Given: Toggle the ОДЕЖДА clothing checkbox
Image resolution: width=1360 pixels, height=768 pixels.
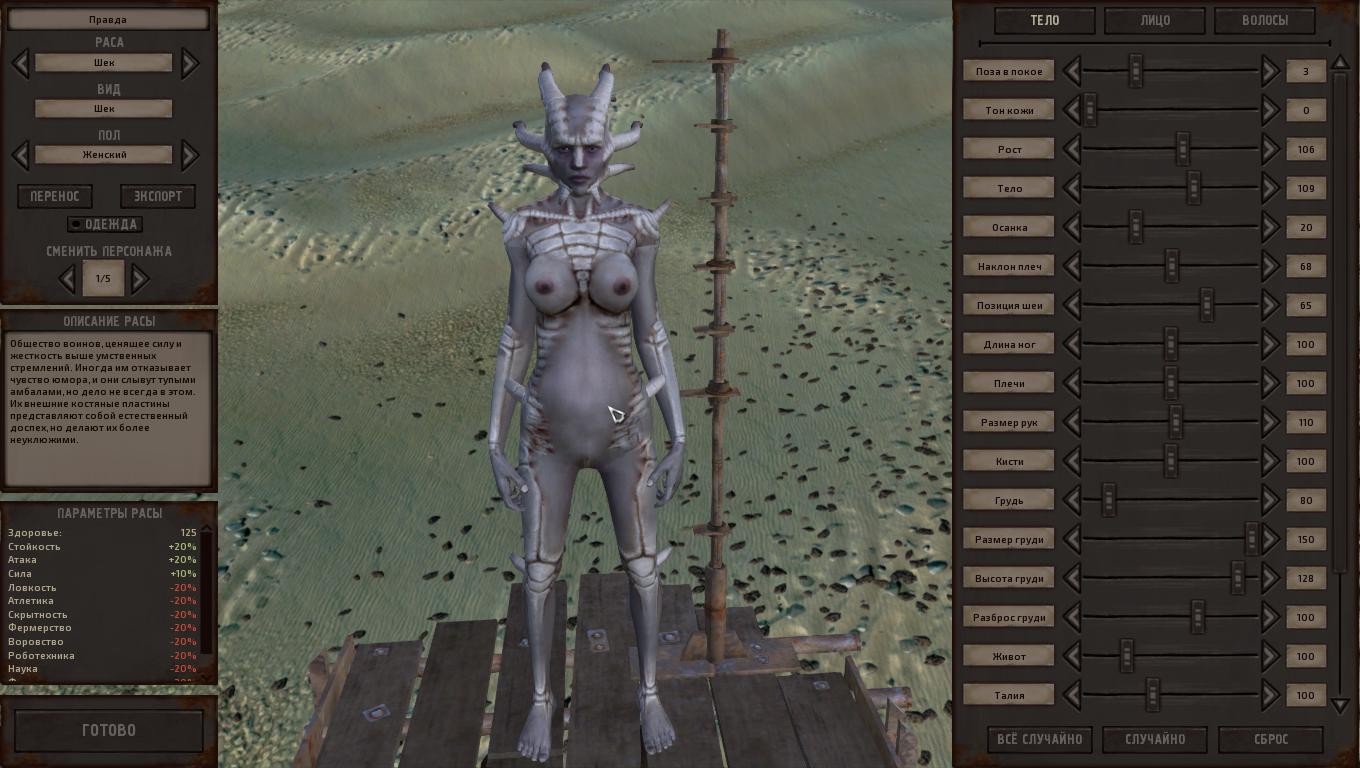Looking at the screenshot, I should [75, 224].
